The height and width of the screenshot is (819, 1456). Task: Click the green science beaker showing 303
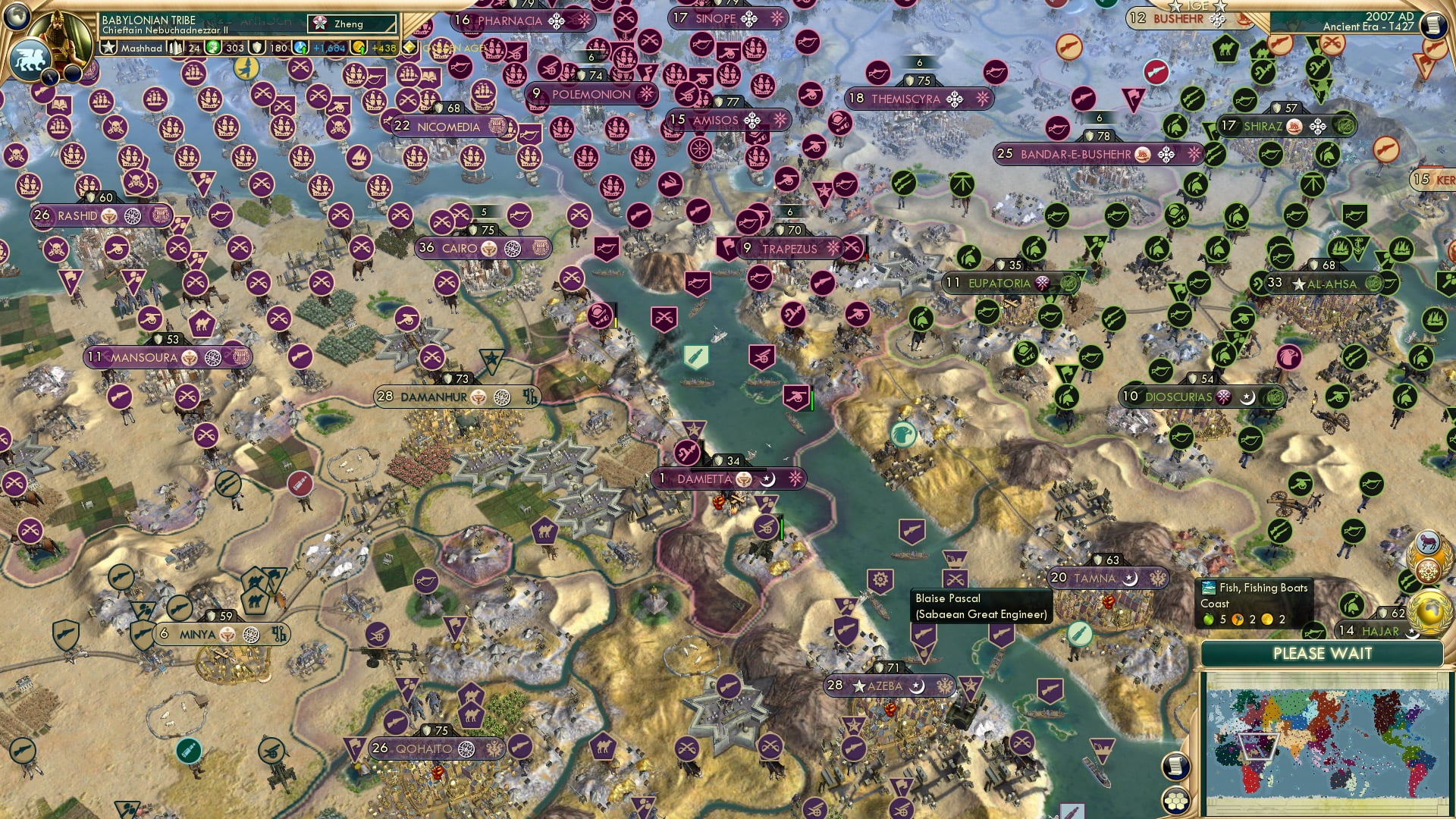(212, 47)
